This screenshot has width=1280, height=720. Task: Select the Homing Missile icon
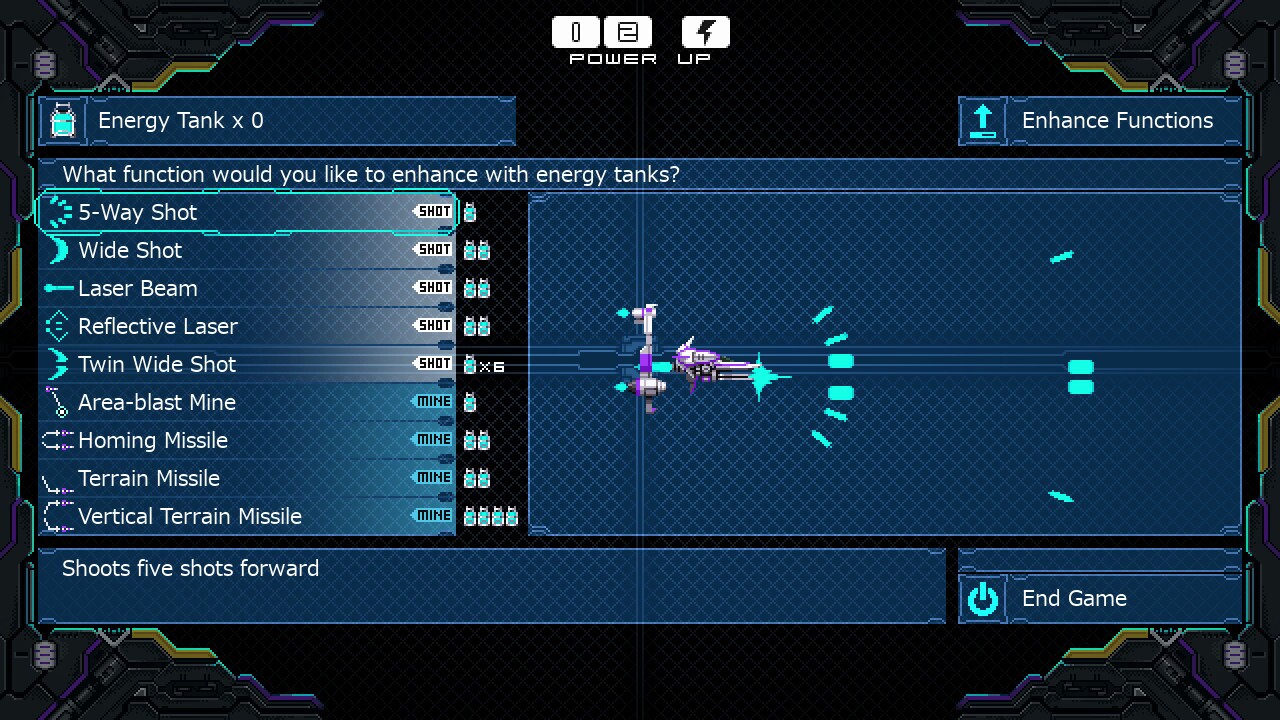click(58, 440)
